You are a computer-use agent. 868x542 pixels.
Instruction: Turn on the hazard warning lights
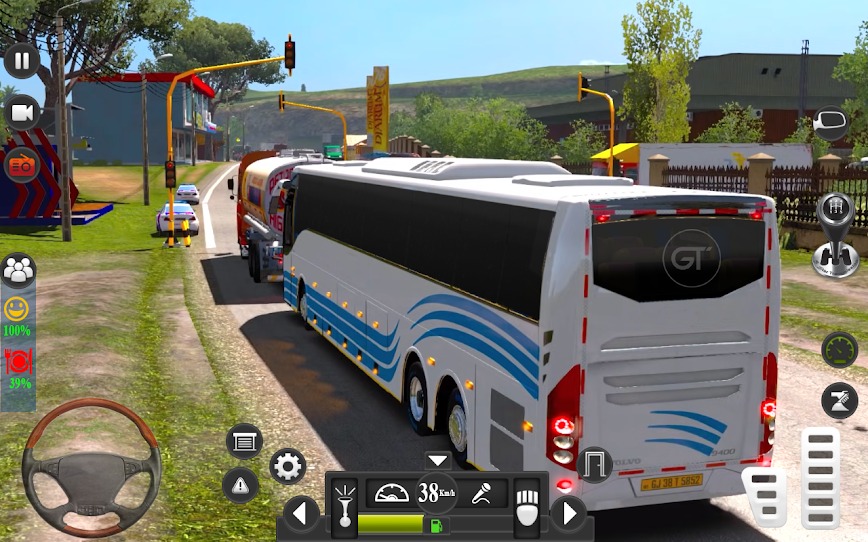click(x=241, y=485)
